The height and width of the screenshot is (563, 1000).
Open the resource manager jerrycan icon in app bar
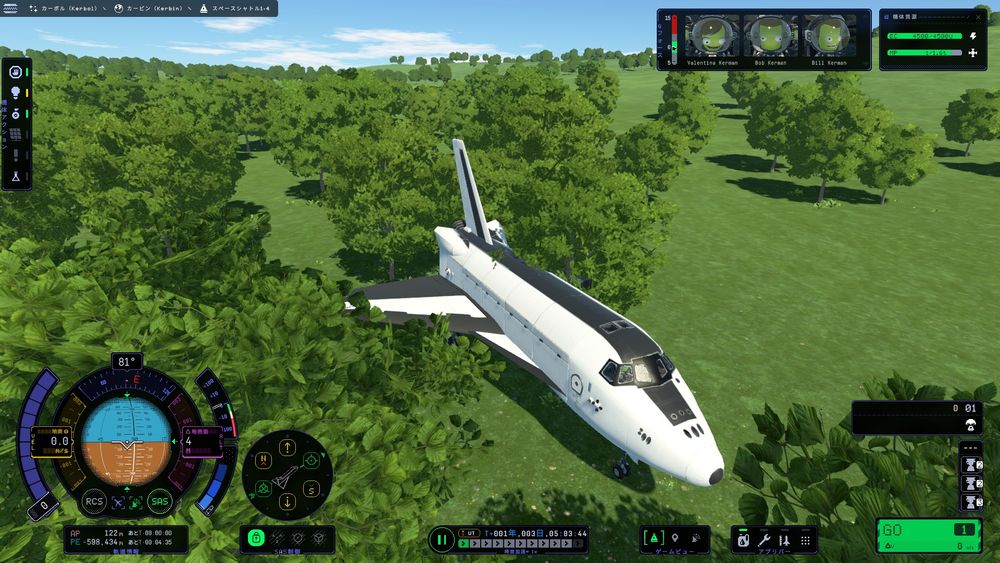[744, 539]
